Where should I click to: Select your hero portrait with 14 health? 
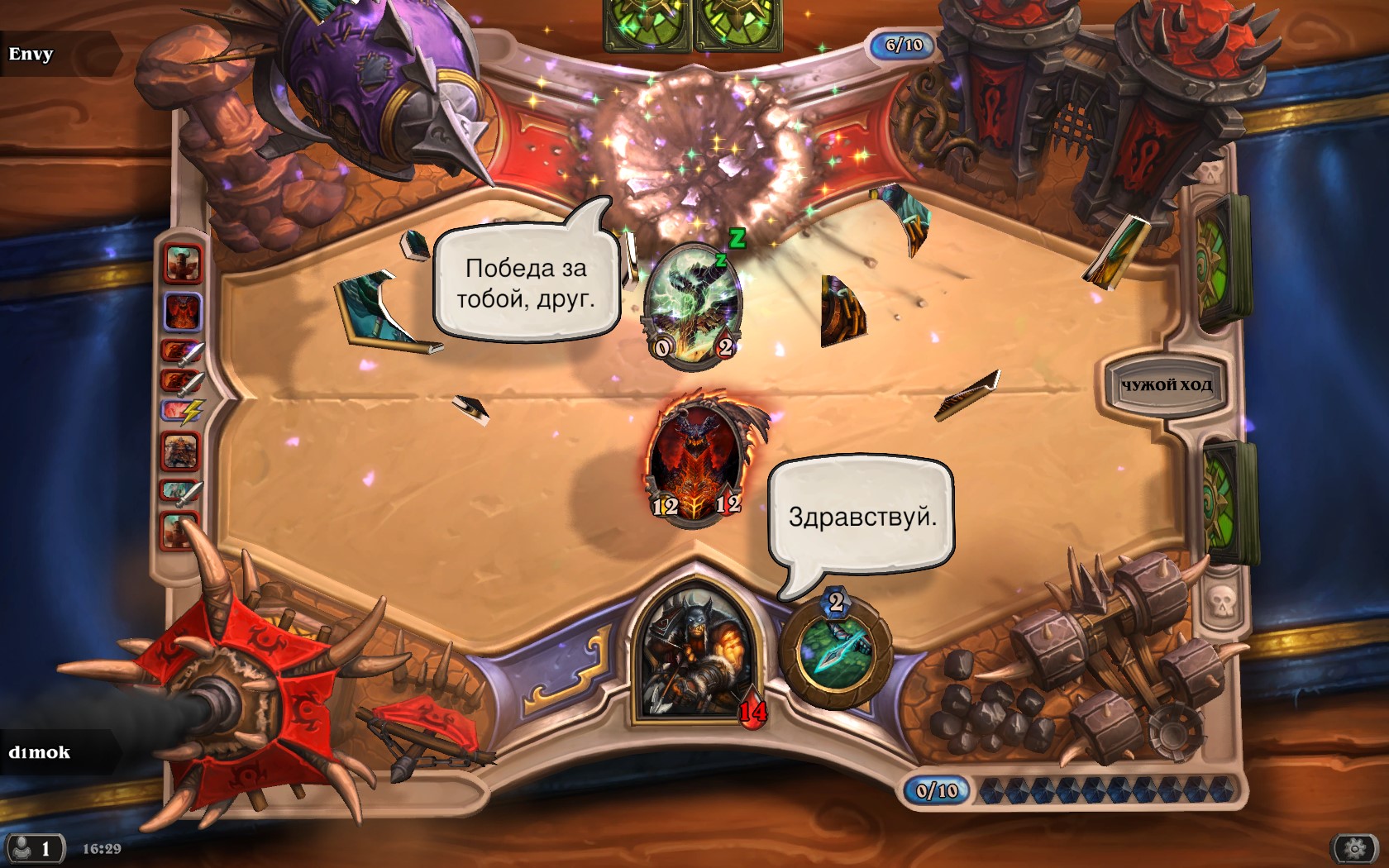pos(695,657)
